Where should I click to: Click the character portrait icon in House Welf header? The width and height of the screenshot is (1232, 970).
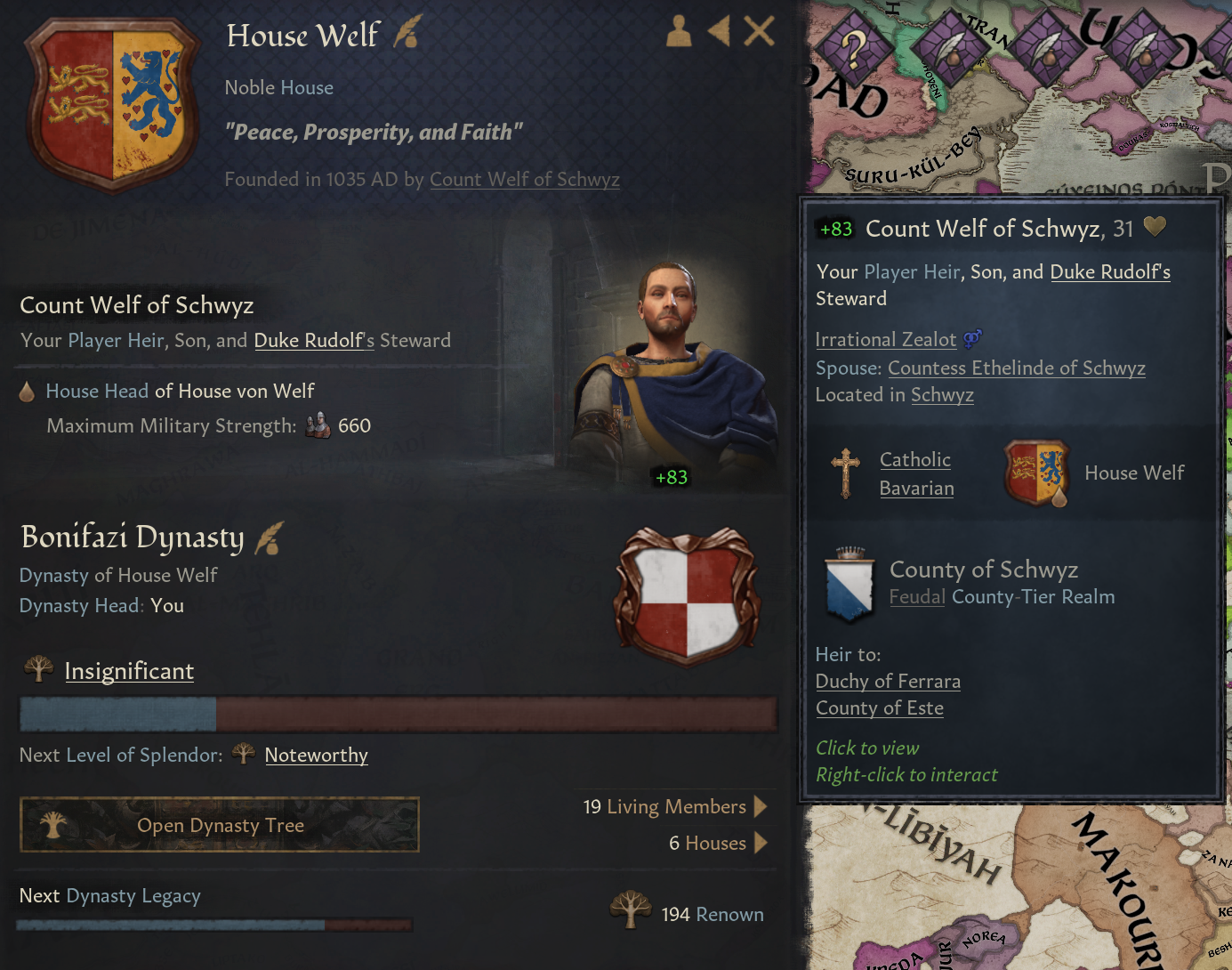click(678, 30)
